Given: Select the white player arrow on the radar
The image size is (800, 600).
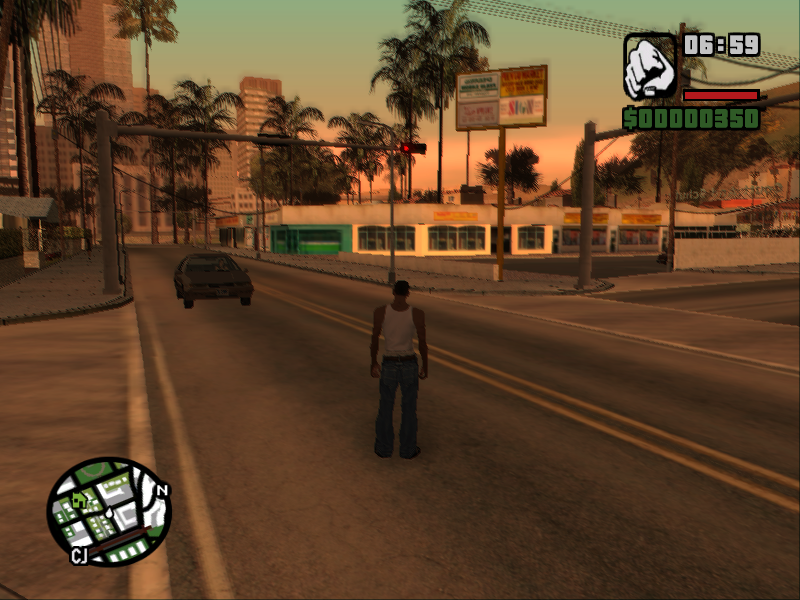Looking at the screenshot, I should (x=108, y=512).
